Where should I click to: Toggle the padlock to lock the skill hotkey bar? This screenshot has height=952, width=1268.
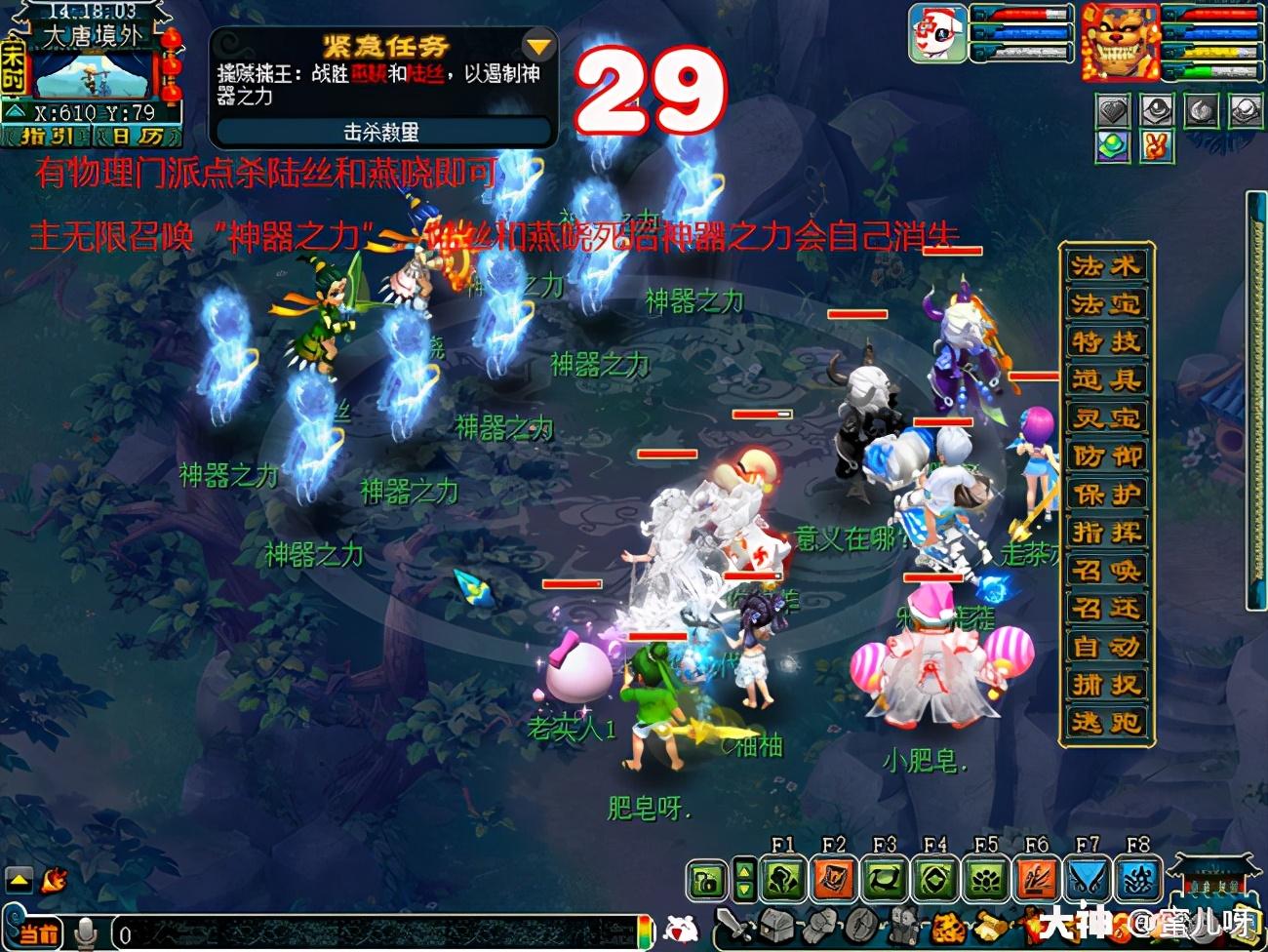705,878
